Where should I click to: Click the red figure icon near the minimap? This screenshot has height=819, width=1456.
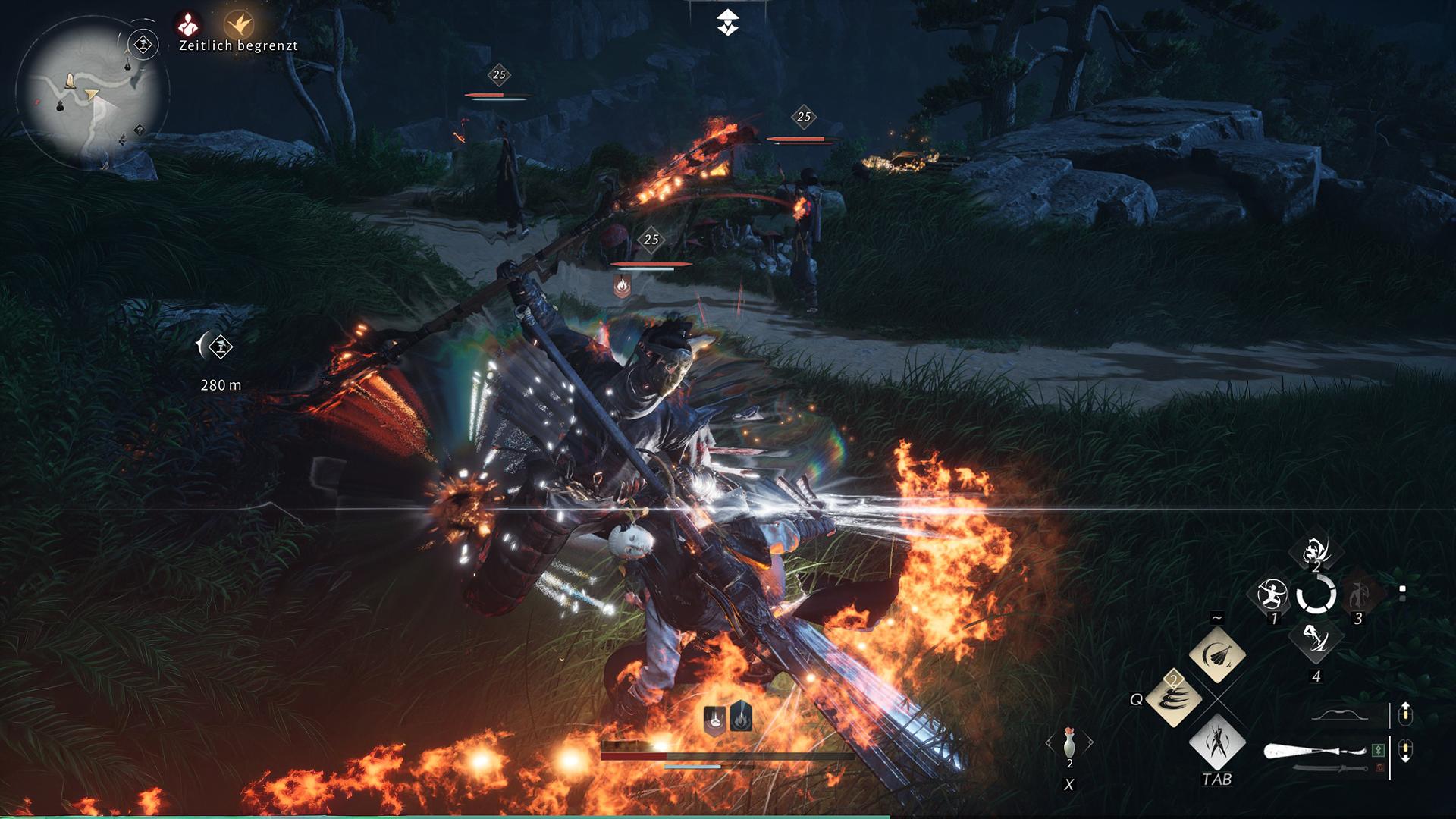[187, 25]
